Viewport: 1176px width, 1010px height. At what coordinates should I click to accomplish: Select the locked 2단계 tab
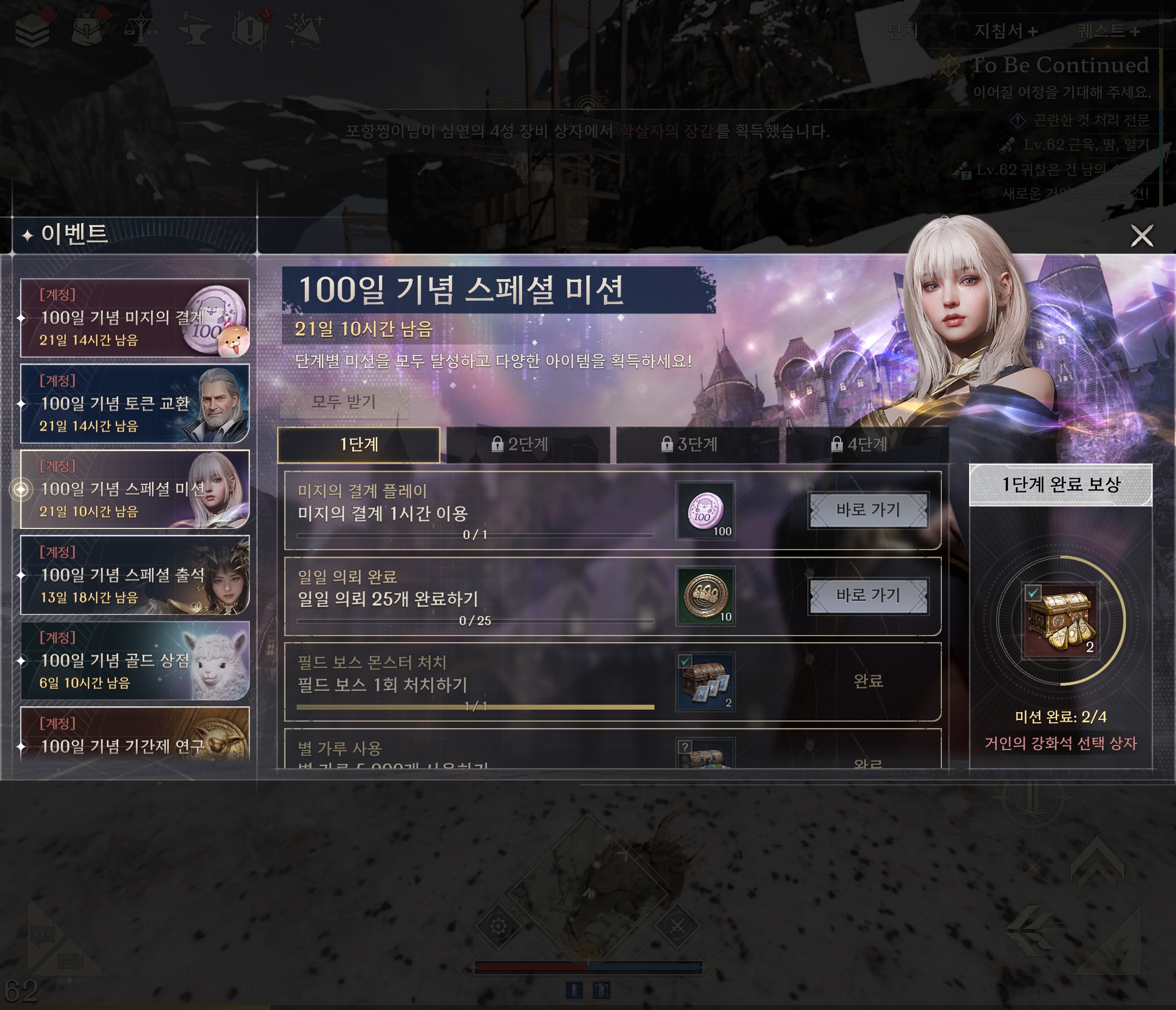click(x=528, y=444)
